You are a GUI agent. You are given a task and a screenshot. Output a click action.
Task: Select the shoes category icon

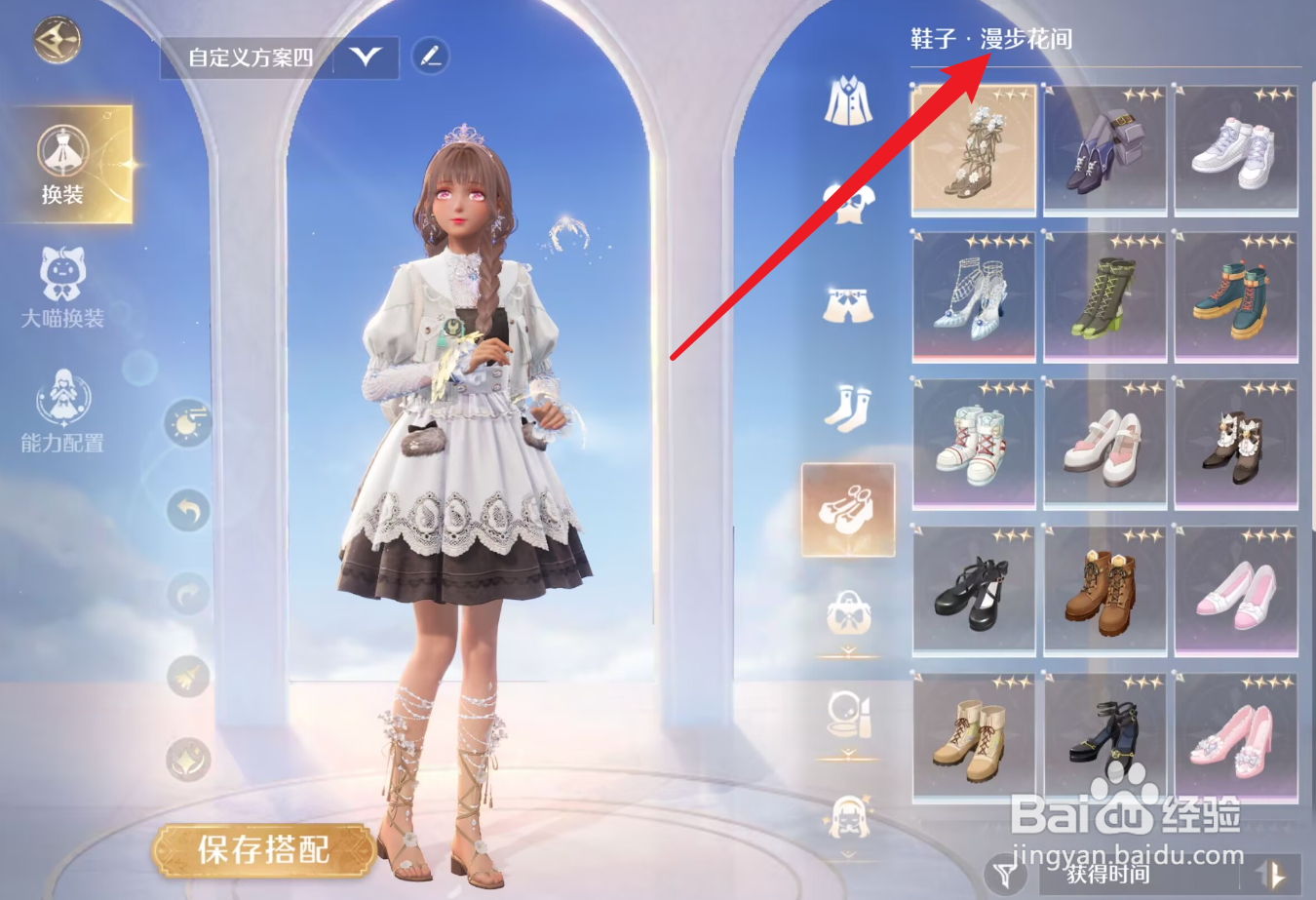click(847, 506)
